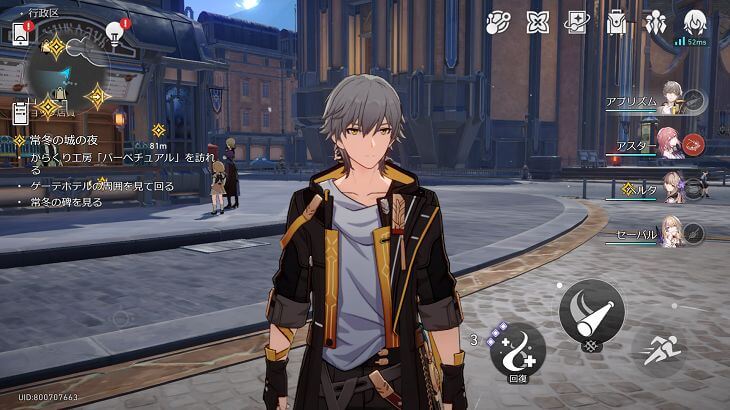730x410 pixels.
Task: Open the character head profile icon
Action: tap(695, 20)
